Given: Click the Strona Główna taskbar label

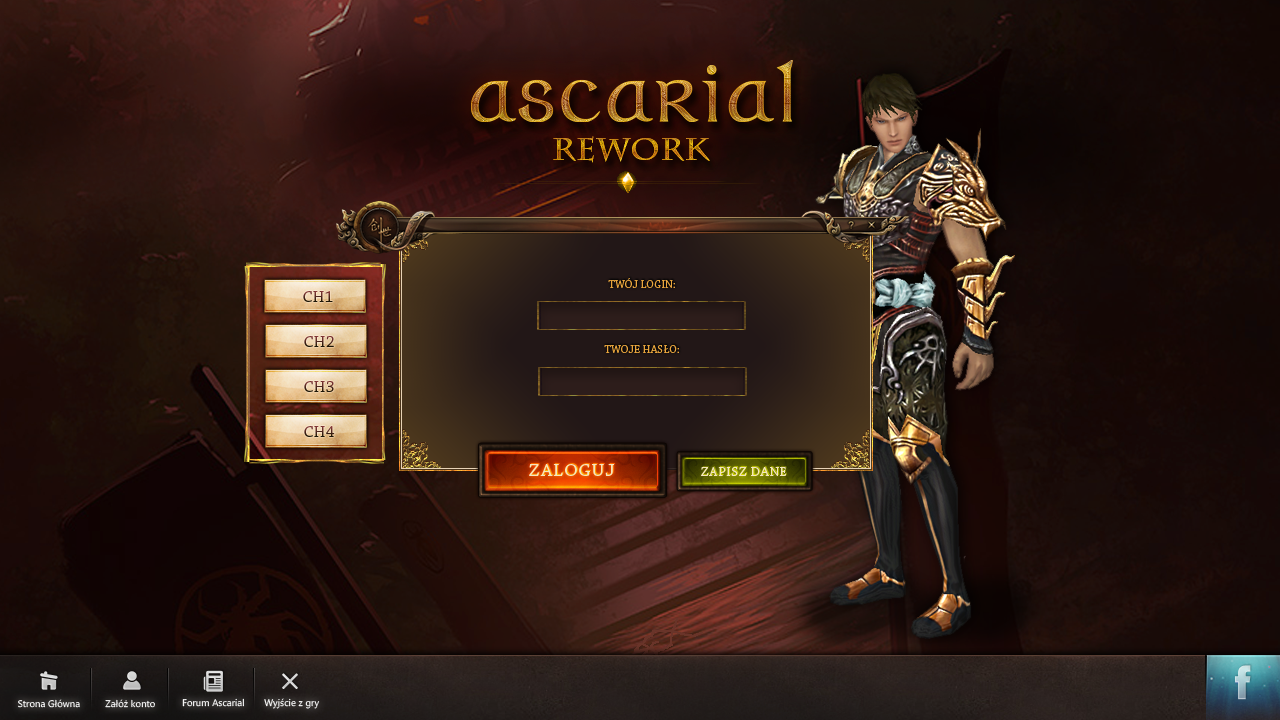Looking at the screenshot, I should pos(48,704).
